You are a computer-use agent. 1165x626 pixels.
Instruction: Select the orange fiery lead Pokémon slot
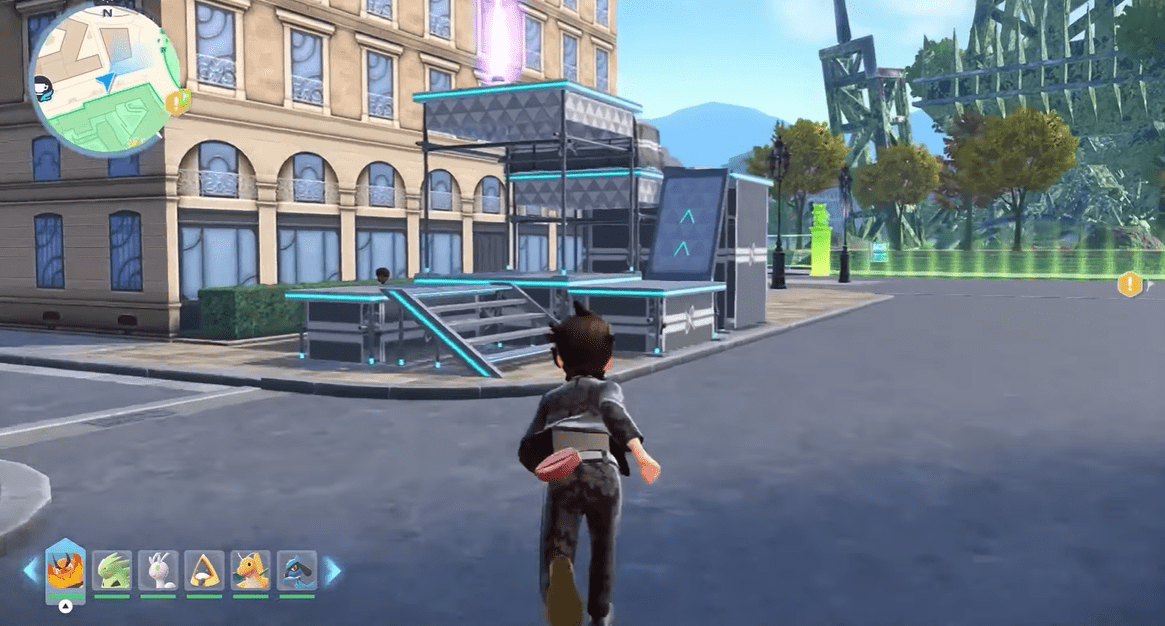coord(66,569)
